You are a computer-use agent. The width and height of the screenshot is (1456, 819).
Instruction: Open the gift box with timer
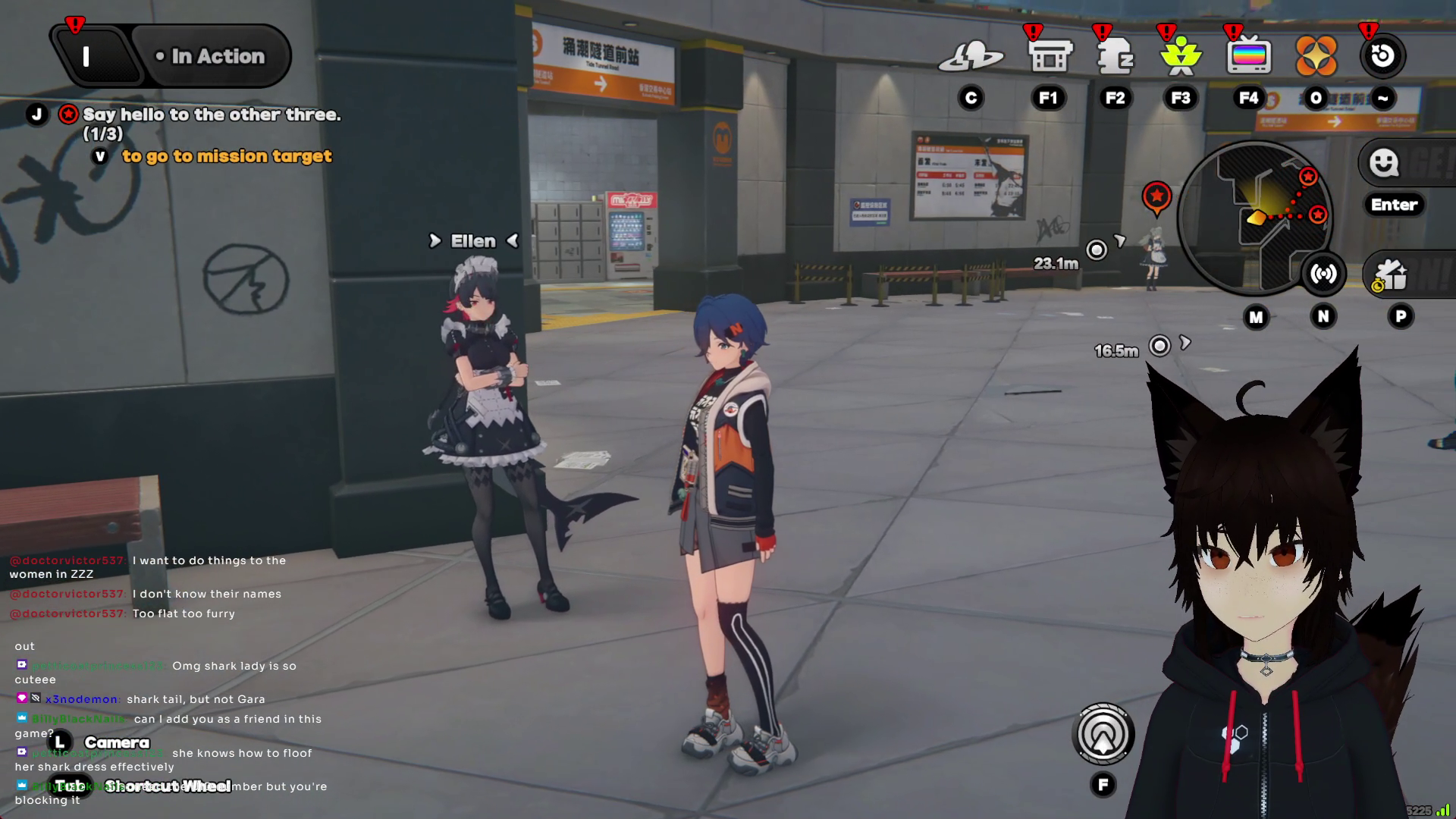(x=1389, y=275)
